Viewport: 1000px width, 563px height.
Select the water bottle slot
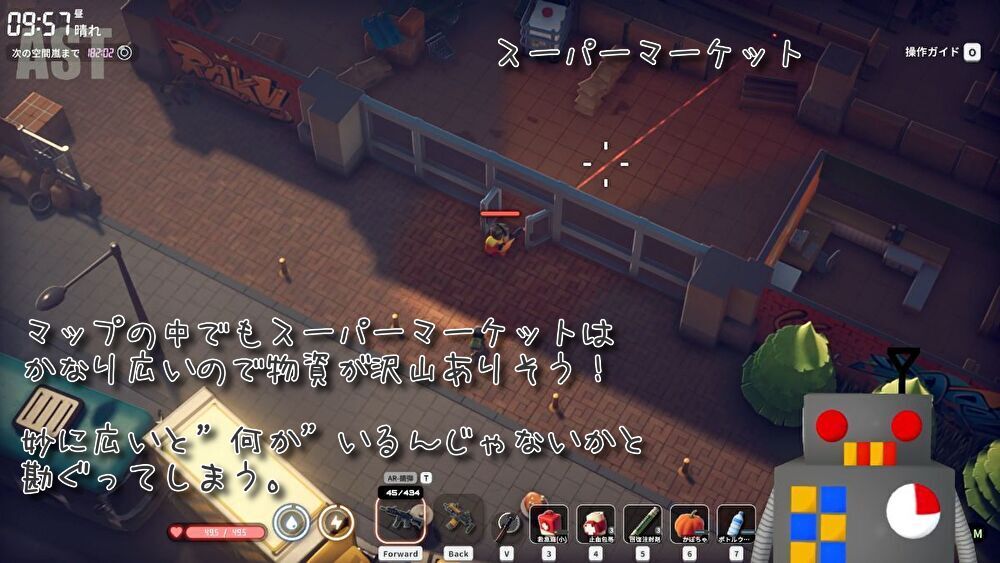pyautogui.click(x=736, y=523)
